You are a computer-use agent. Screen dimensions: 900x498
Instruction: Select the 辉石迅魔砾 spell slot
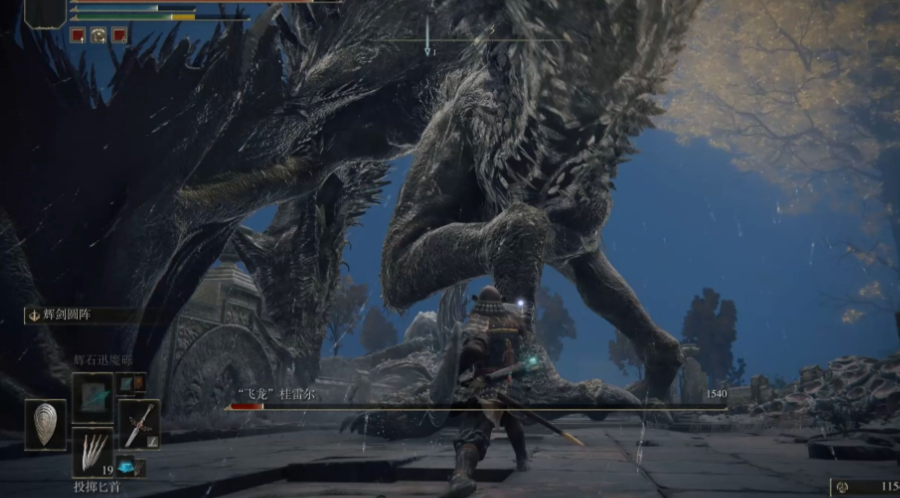pos(93,396)
